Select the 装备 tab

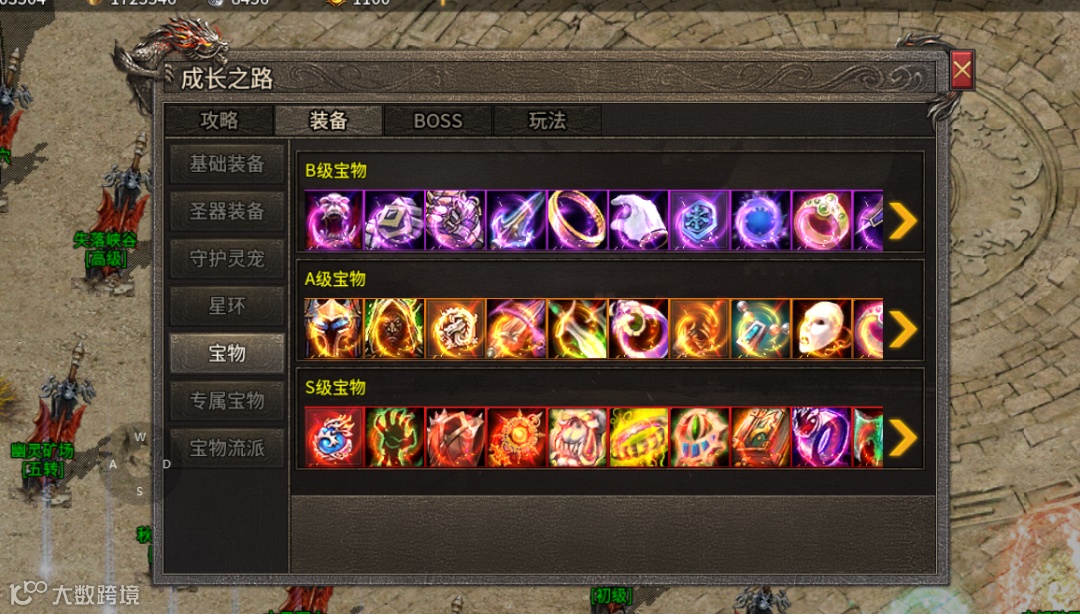328,121
